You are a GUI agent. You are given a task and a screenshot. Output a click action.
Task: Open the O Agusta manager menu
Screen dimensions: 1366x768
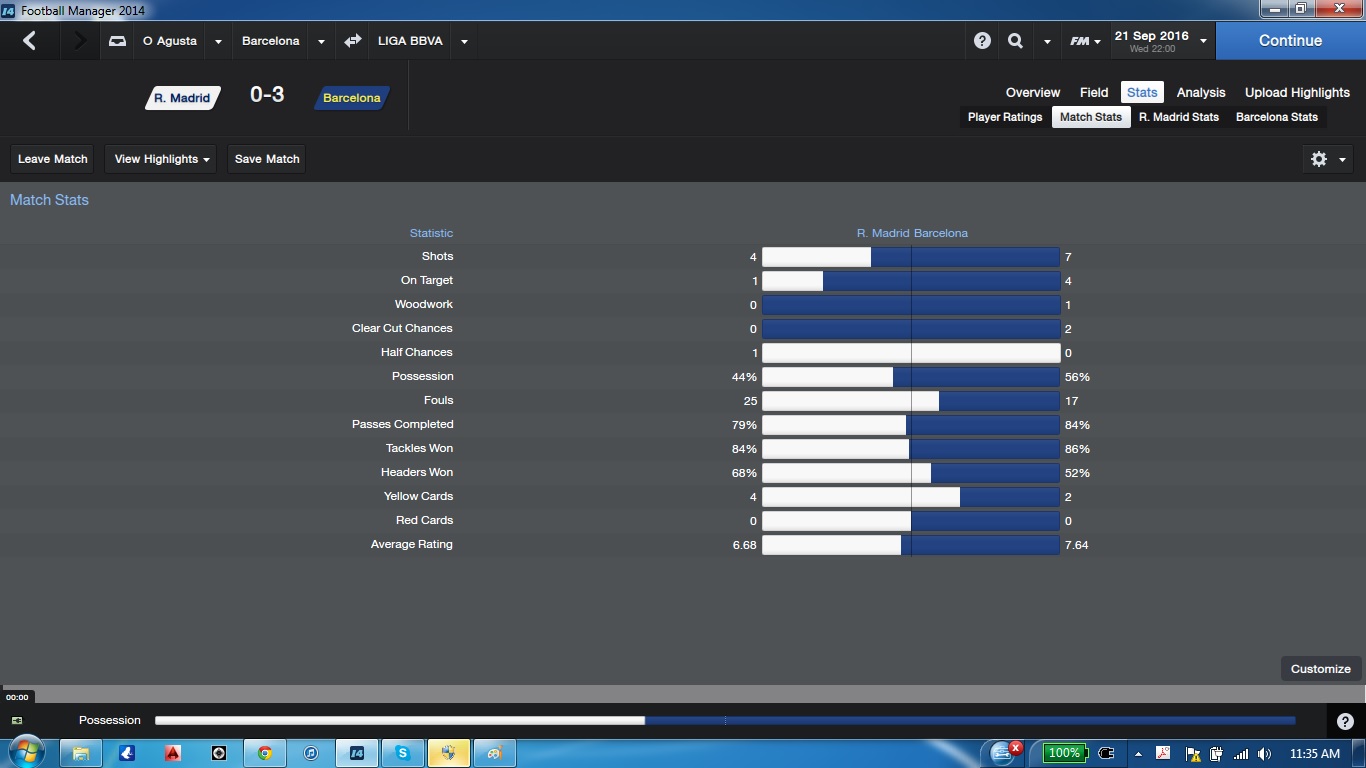pos(170,41)
